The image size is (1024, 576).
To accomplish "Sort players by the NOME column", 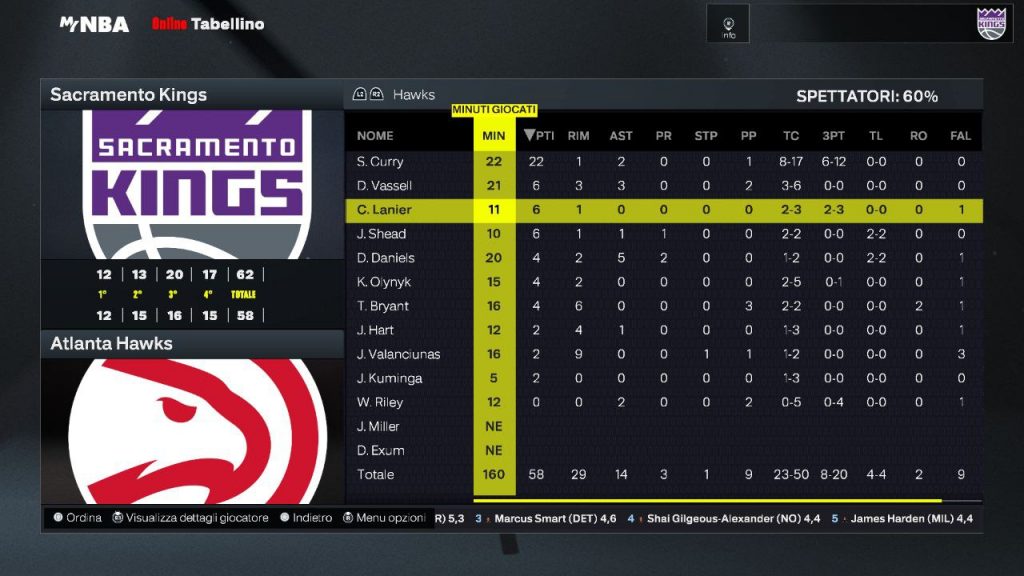I will [x=375, y=136].
